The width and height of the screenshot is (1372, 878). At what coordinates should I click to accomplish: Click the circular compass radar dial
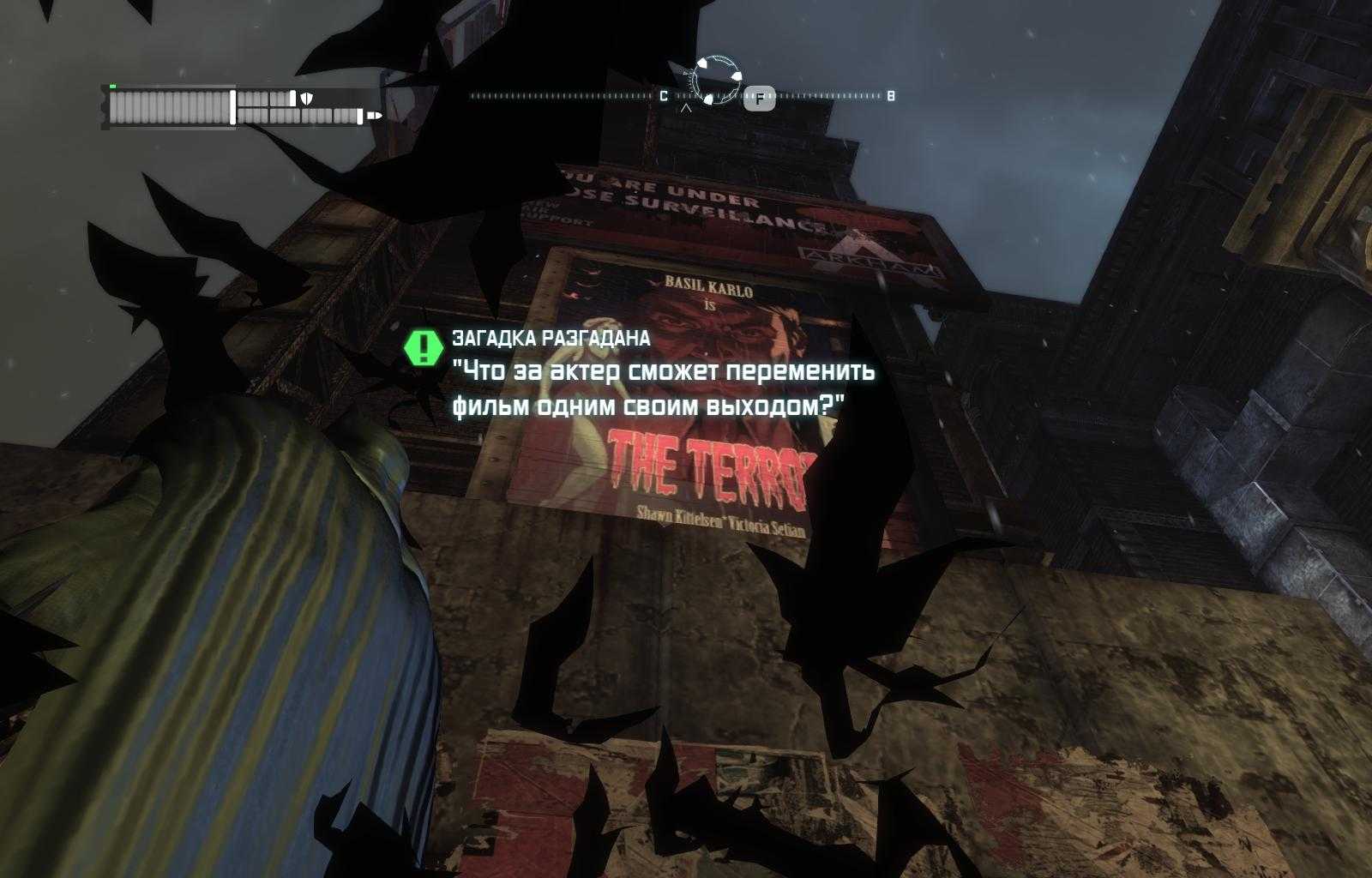716,81
